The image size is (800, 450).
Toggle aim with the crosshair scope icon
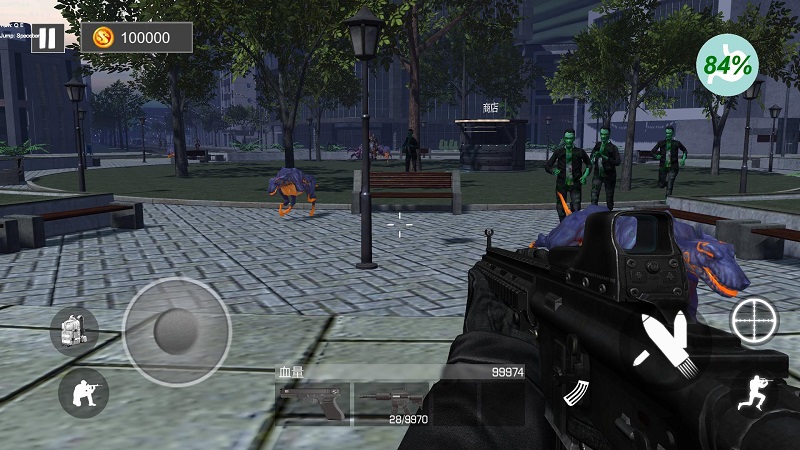(x=754, y=322)
